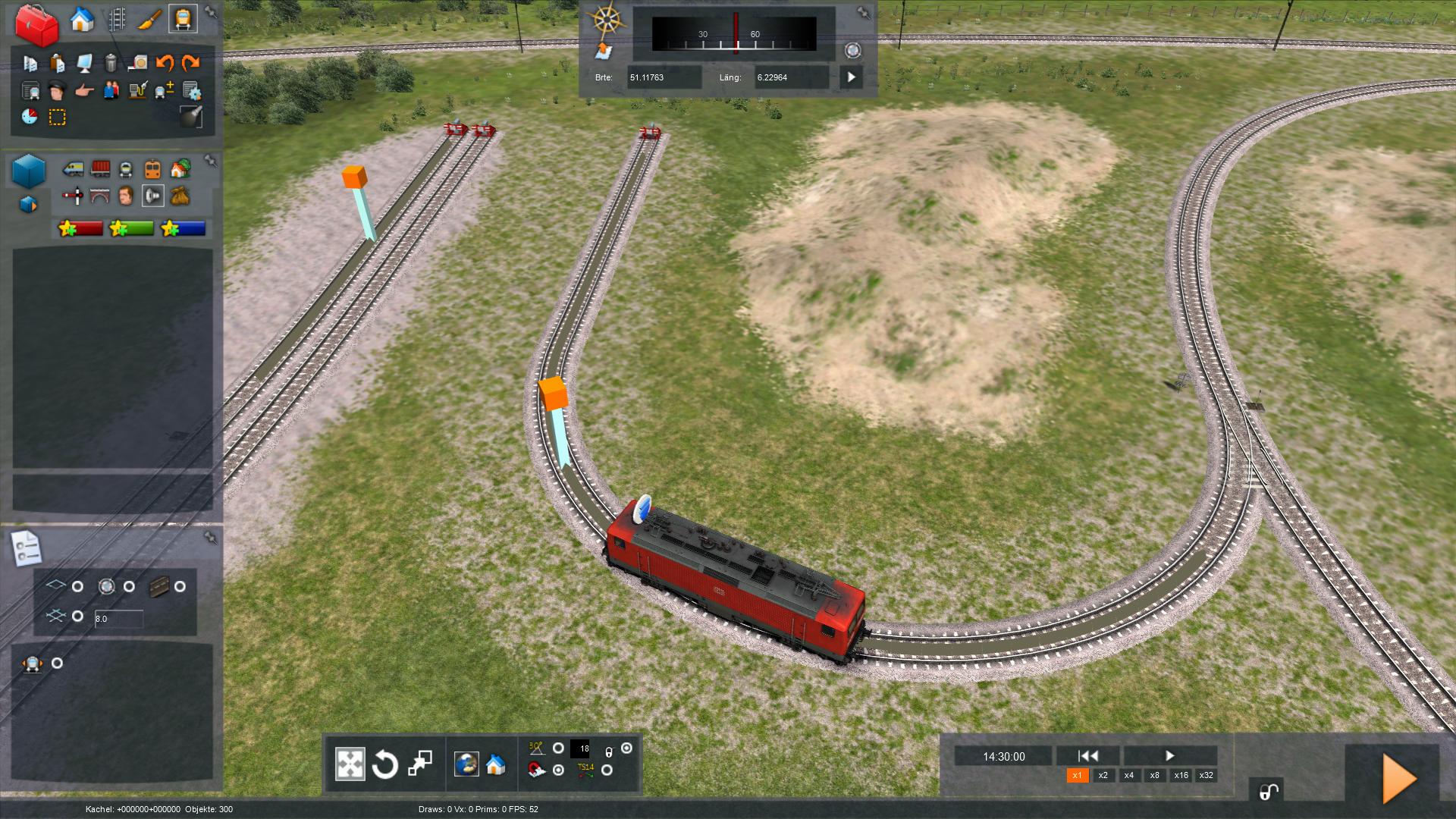The height and width of the screenshot is (819, 1456).
Task: Open the red toolbox menu
Action: (x=36, y=24)
